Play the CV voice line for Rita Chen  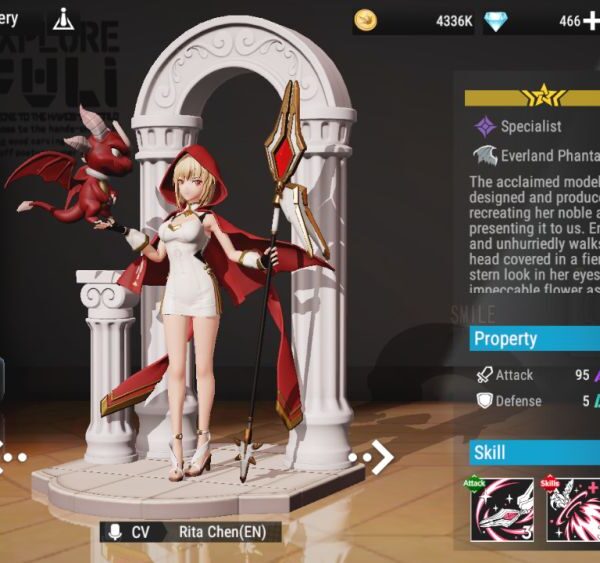tap(113, 533)
